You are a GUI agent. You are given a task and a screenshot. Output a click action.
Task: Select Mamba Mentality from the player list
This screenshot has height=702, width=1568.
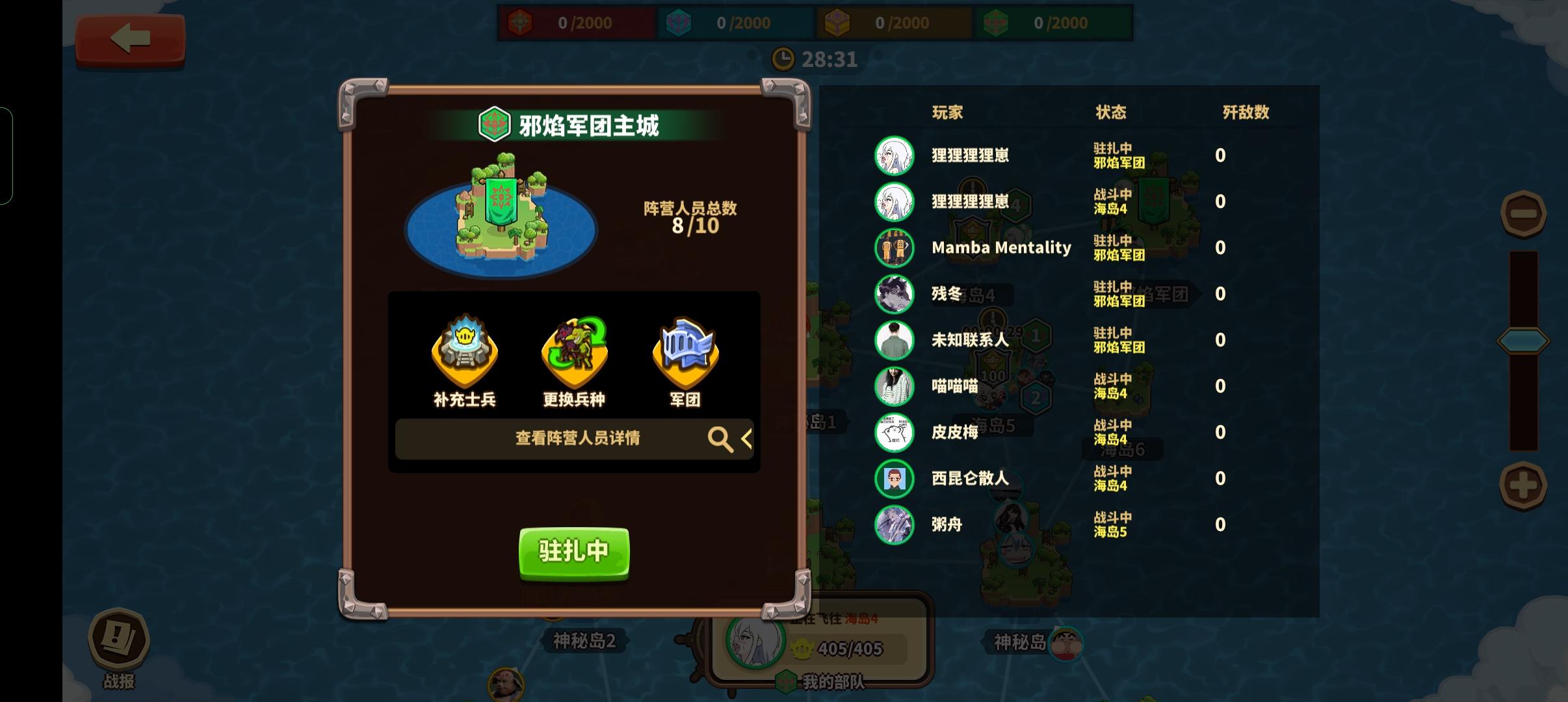click(x=1001, y=248)
